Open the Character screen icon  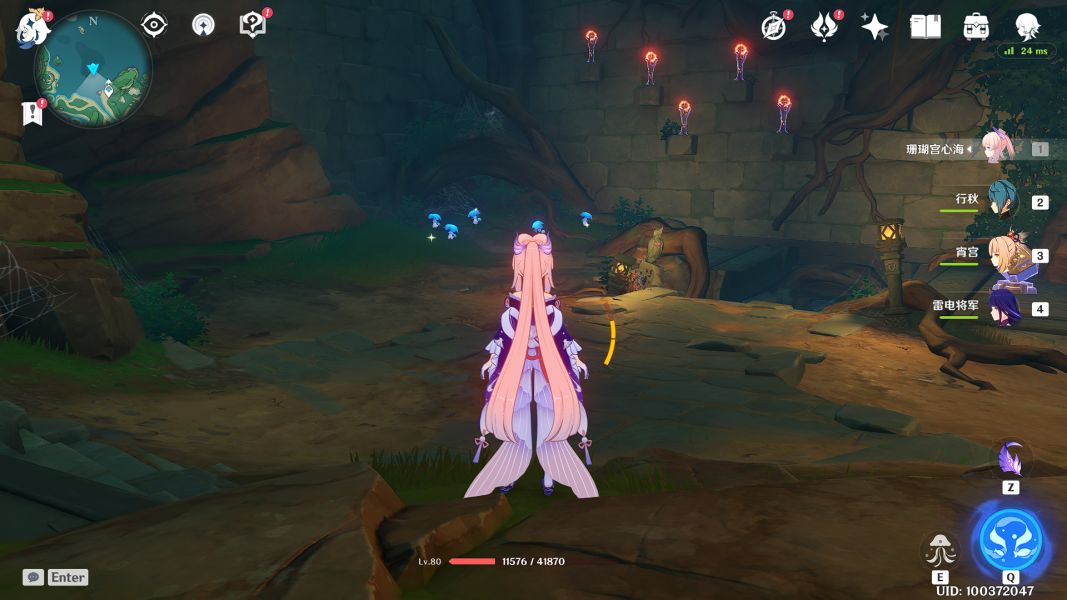(1027, 26)
